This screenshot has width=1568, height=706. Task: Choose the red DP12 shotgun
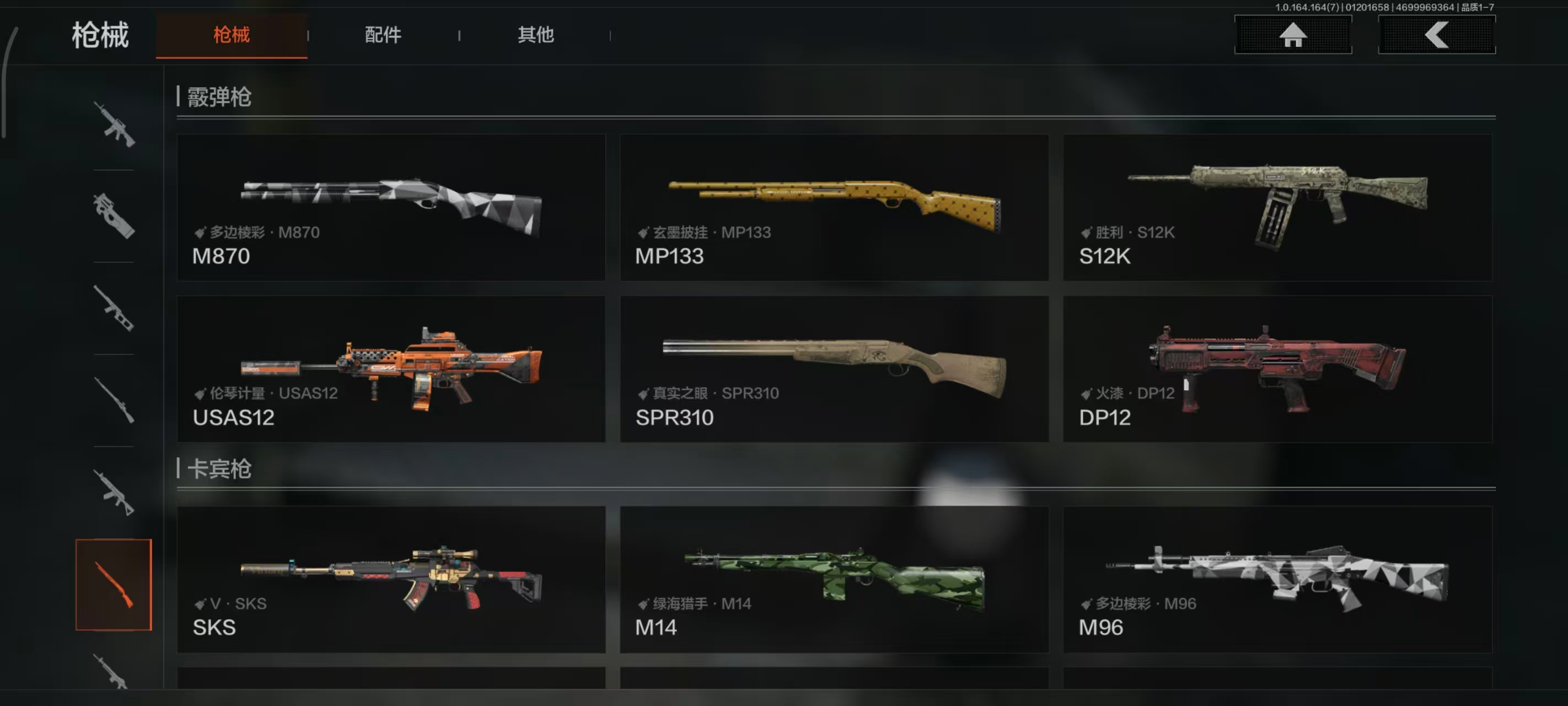(x=1277, y=368)
